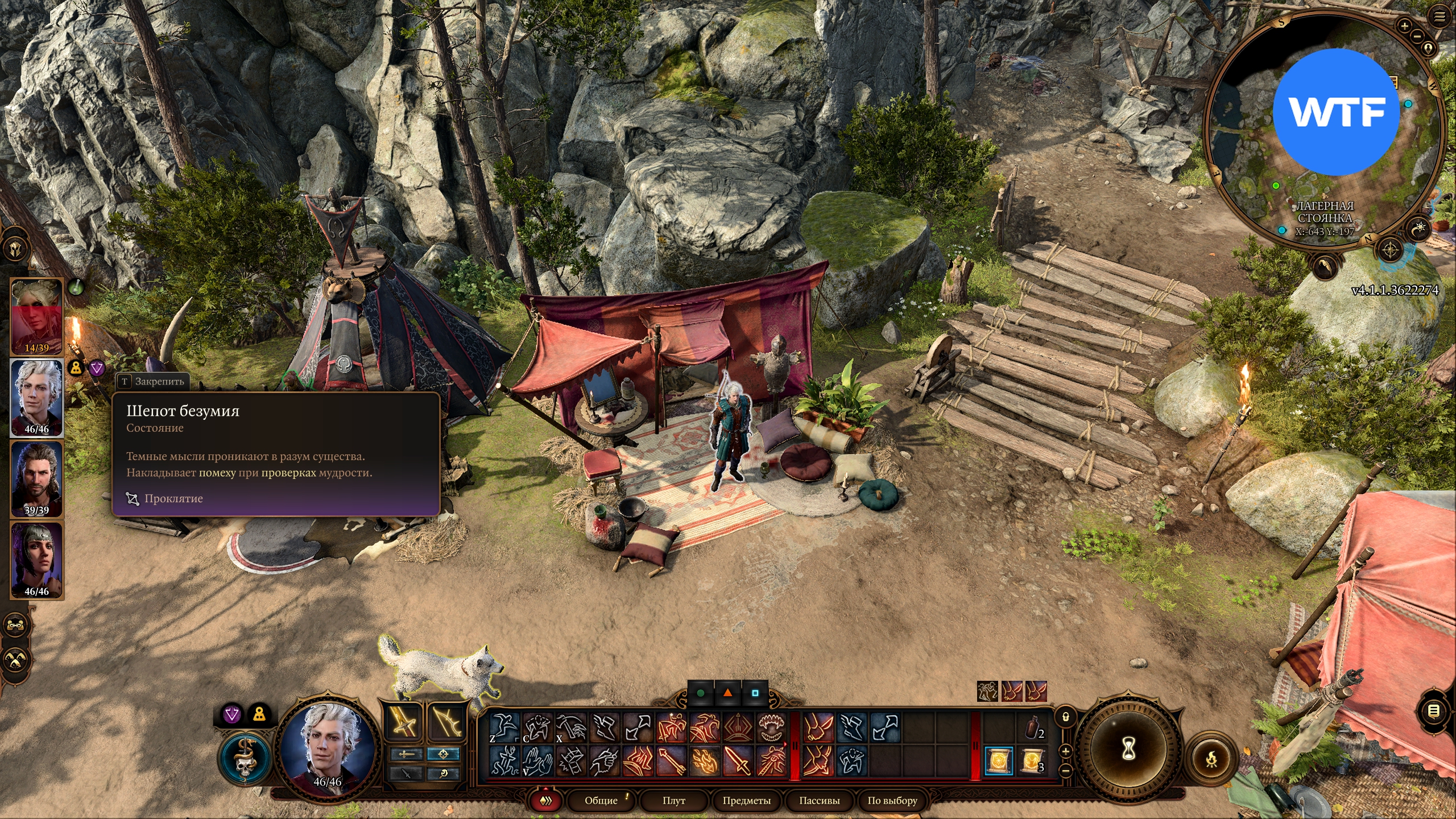Zoom in the minimap with the plus button
Image resolution: width=1456 pixels, height=819 pixels.
click(x=1404, y=26)
